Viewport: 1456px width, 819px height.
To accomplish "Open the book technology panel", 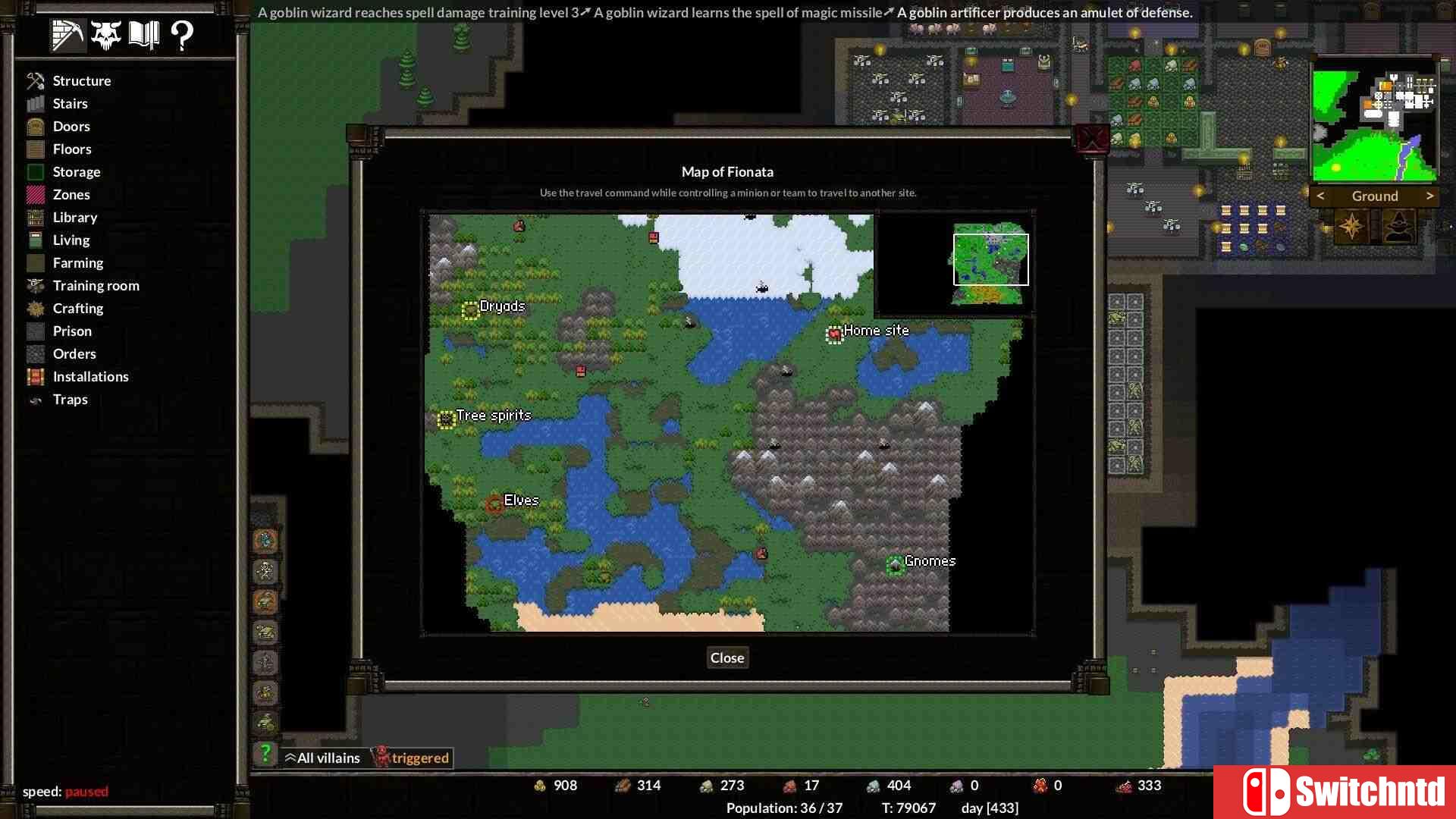I will tap(144, 34).
